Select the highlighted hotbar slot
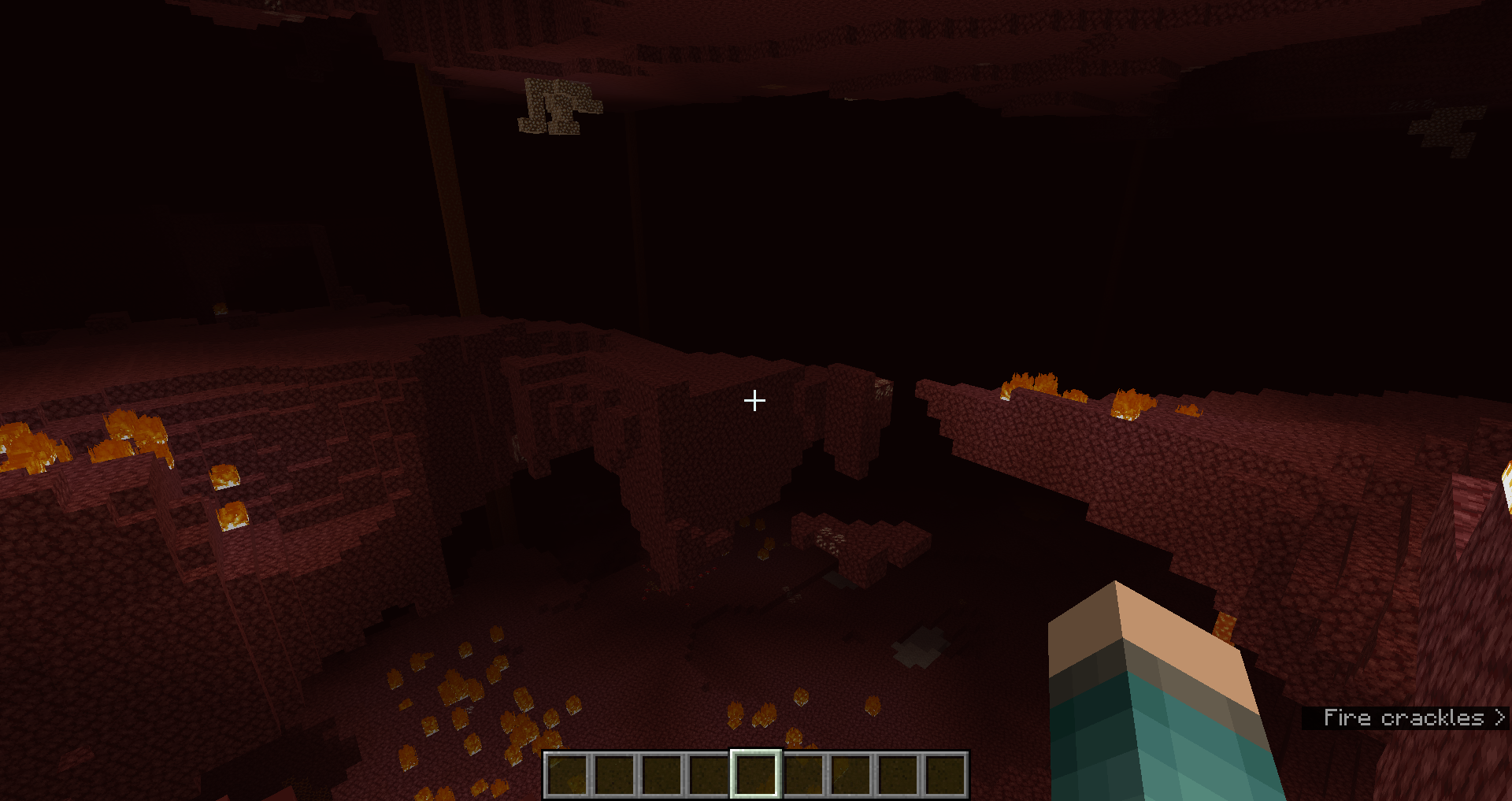The height and width of the screenshot is (801, 1512). point(756,774)
